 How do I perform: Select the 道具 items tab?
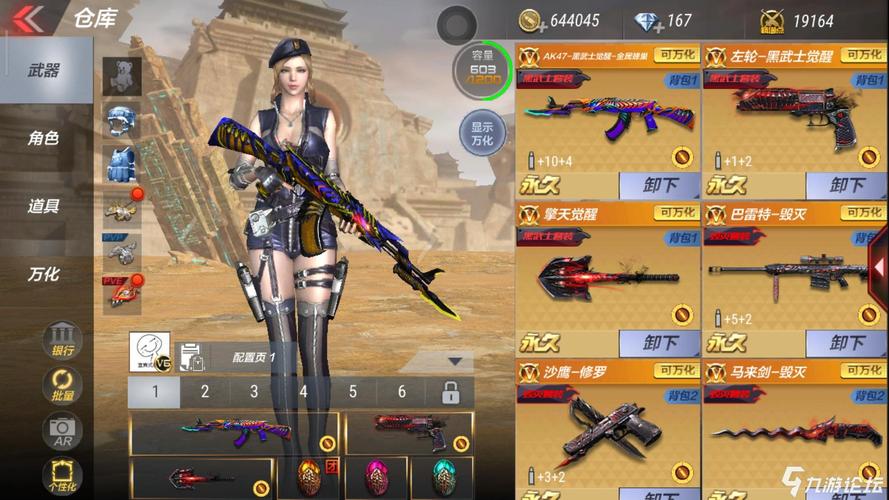[x=44, y=206]
